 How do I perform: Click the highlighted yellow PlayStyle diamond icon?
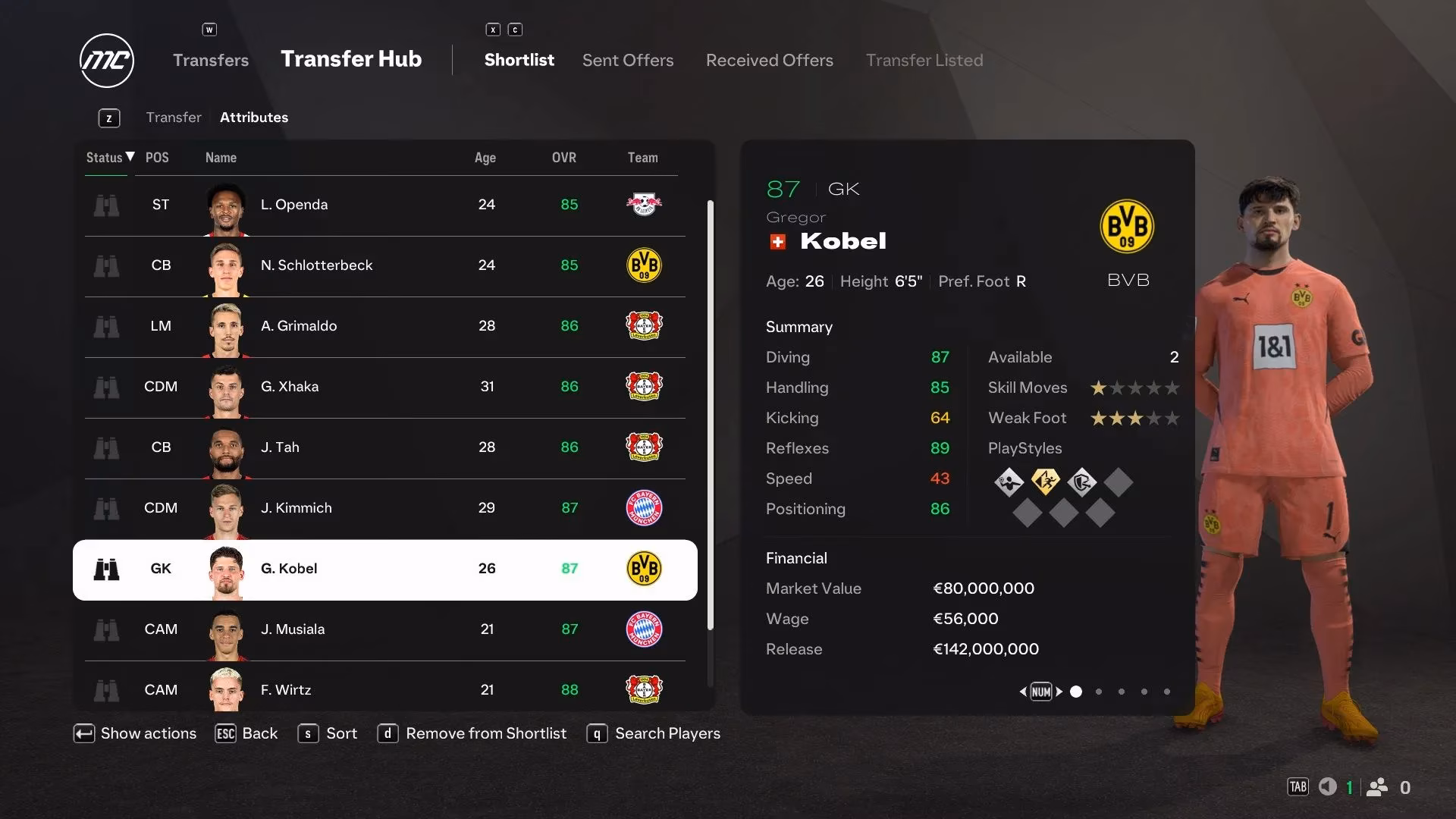(1046, 482)
